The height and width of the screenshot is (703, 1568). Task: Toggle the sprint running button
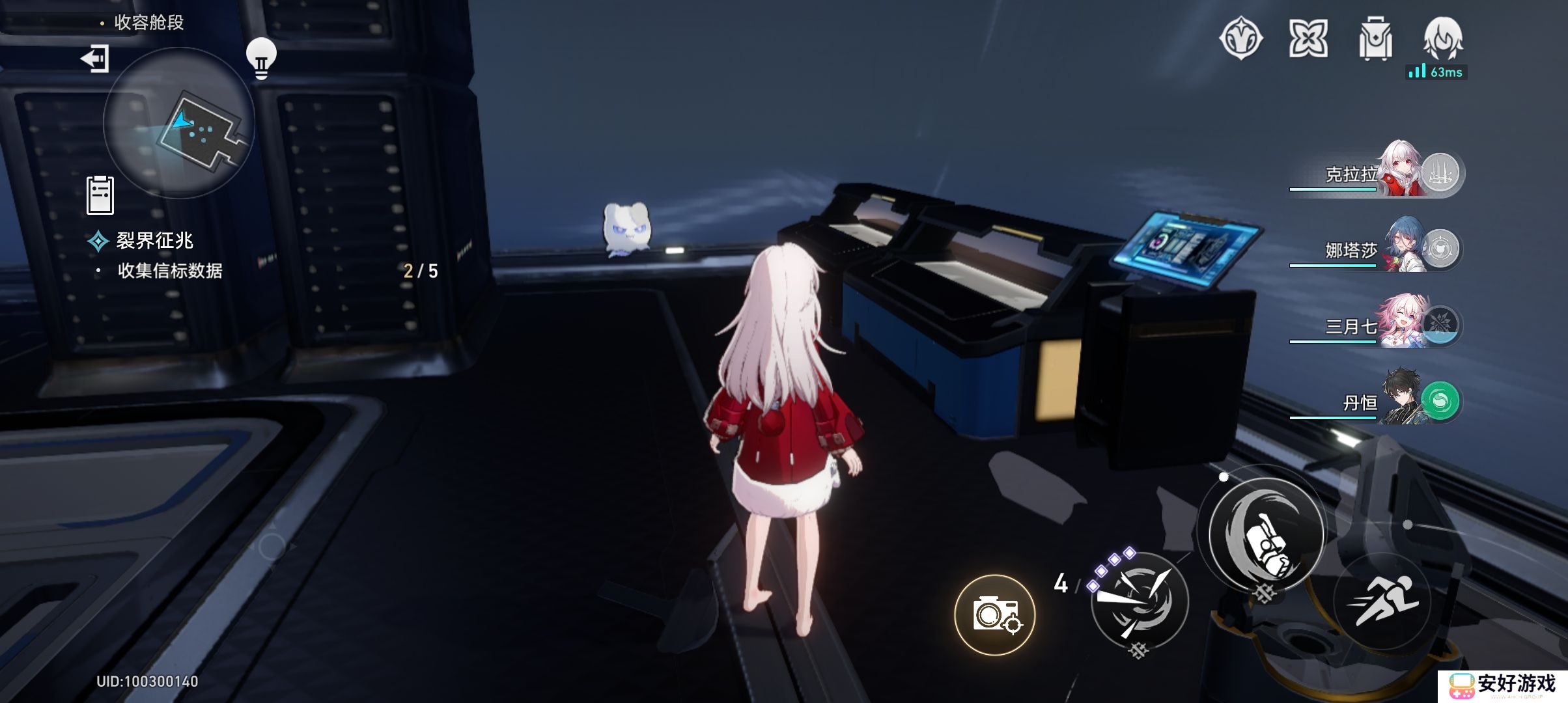(x=1381, y=601)
